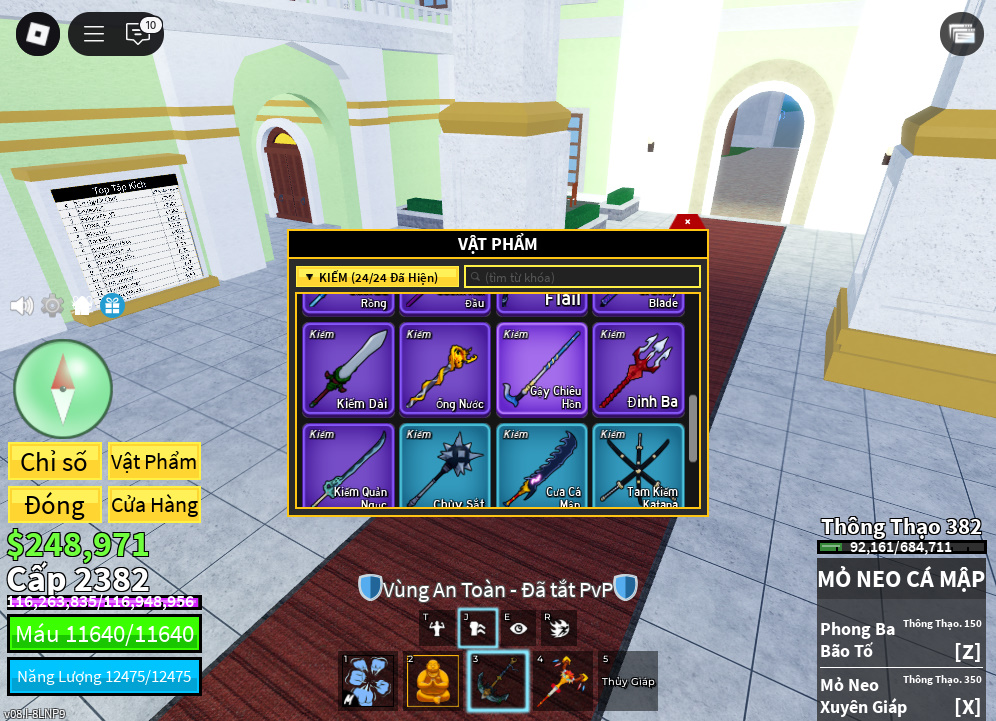Click the yellow Vật Phẩm button
This screenshot has height=721, width=996.
coord(154,462)
